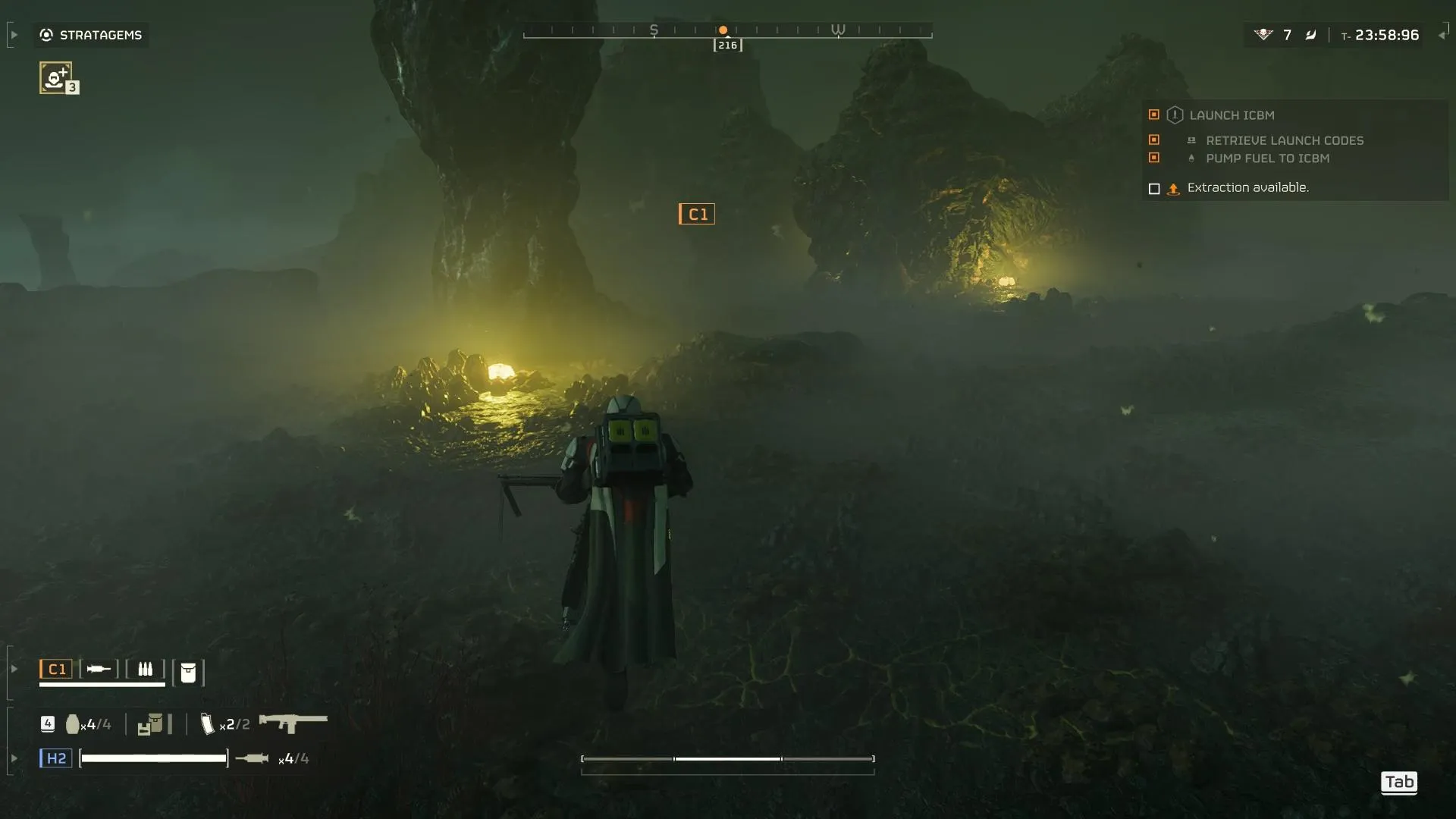
Task: Collapse the top-right mission info arrow
Action: pyautogui.click(x=1442, y=35)
